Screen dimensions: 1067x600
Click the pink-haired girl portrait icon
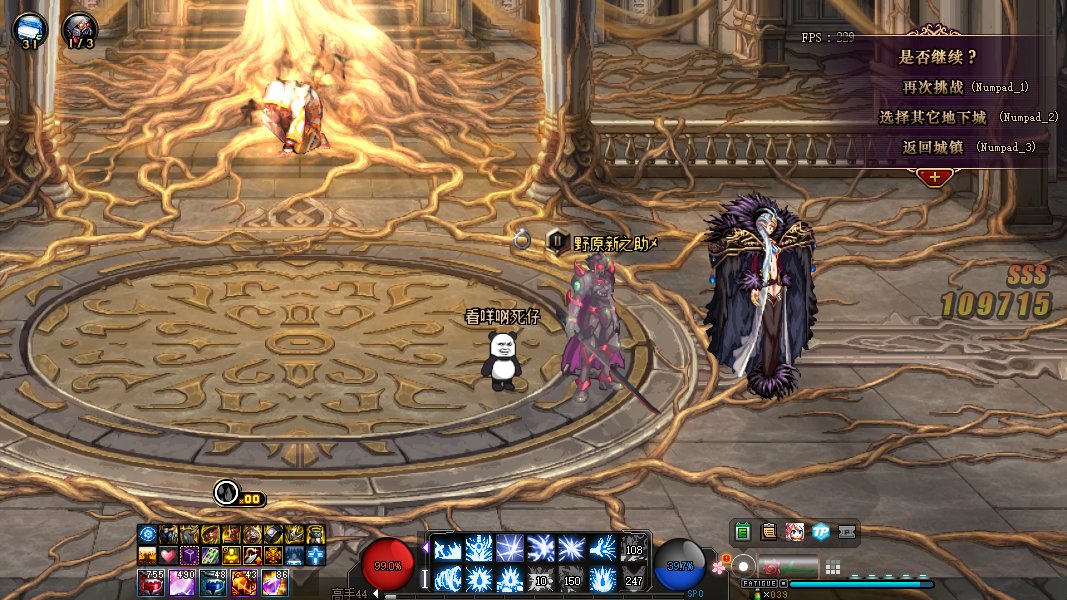pyautogui.click(x=795, y=532)
